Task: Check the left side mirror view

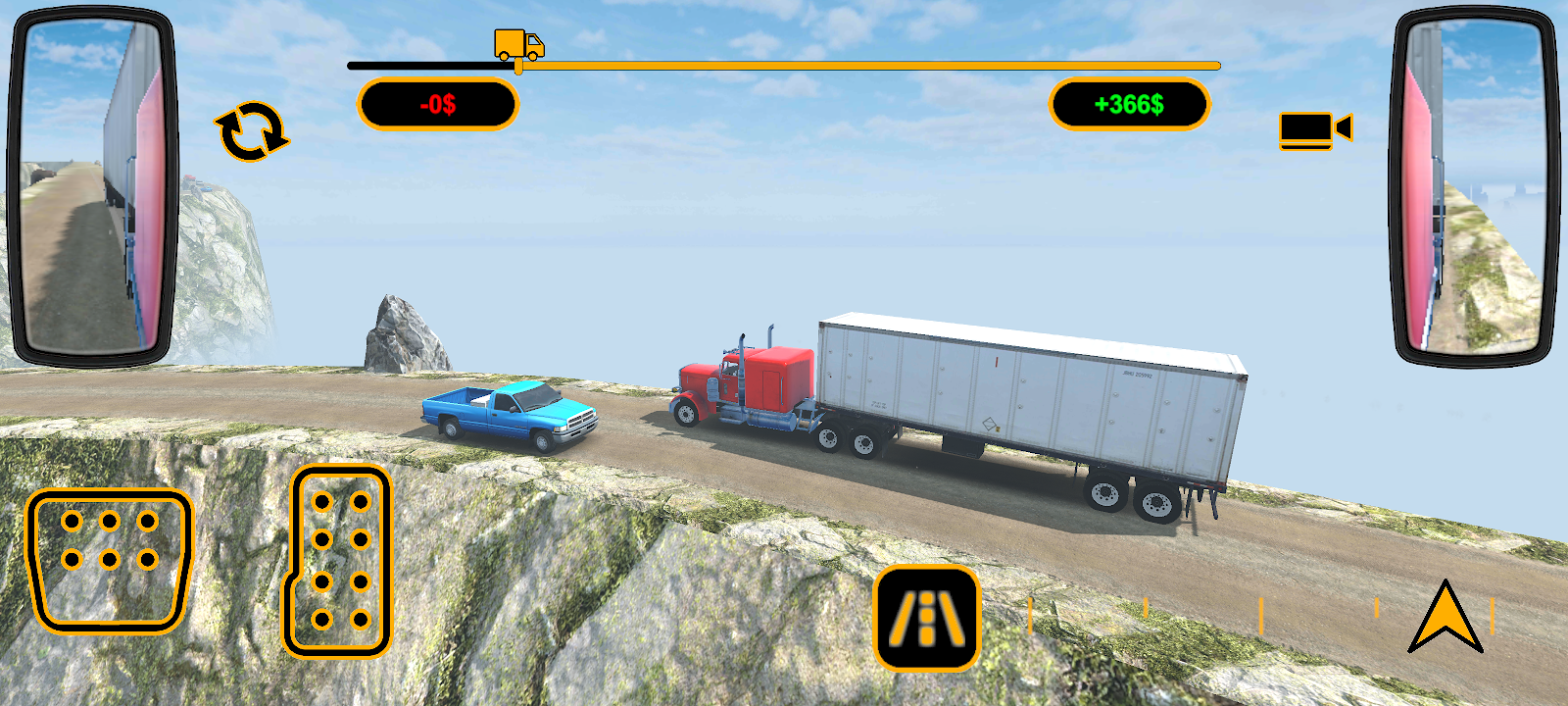Action: (x=92, y=186)
